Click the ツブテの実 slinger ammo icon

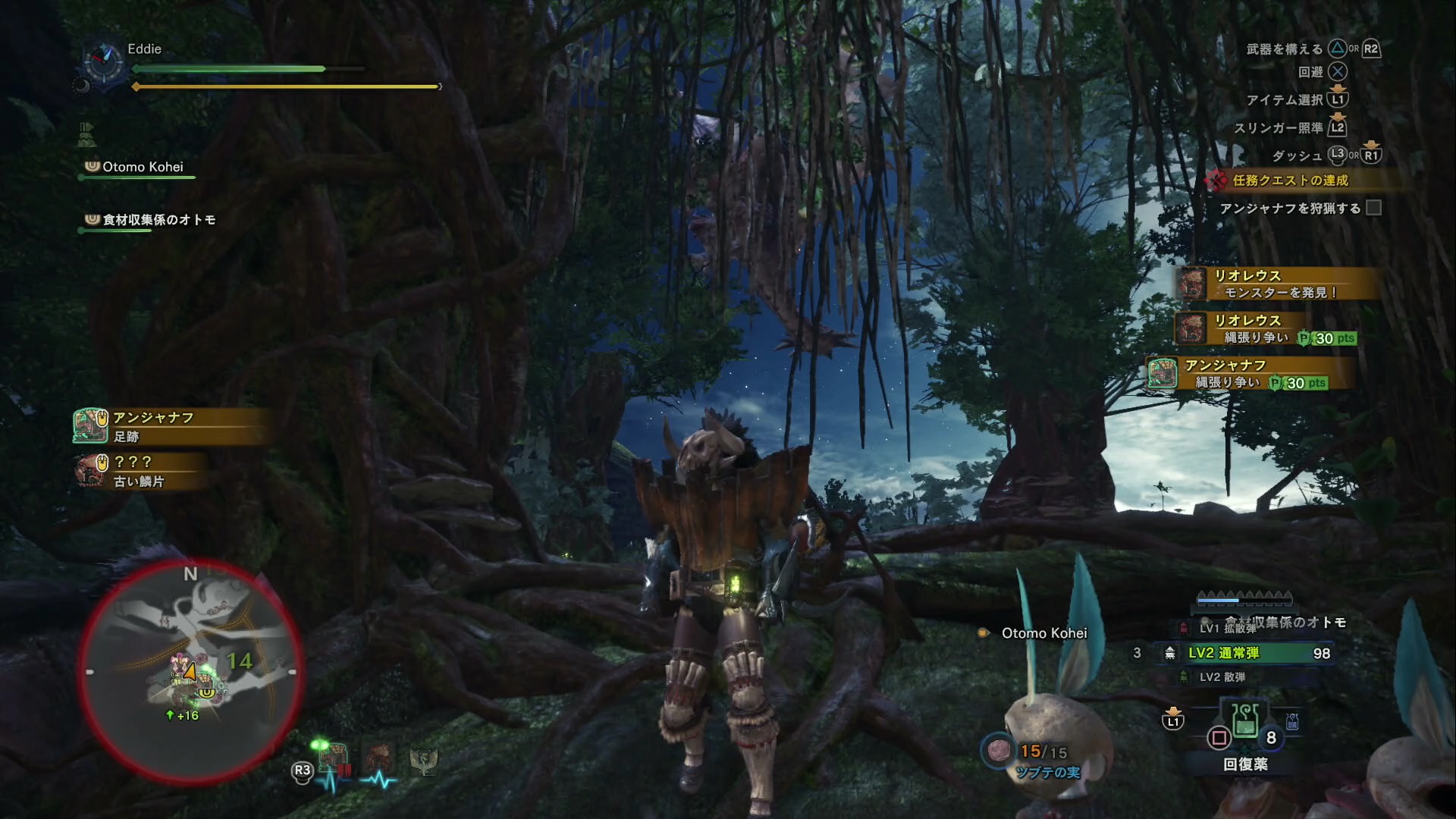tap(998, 750)
